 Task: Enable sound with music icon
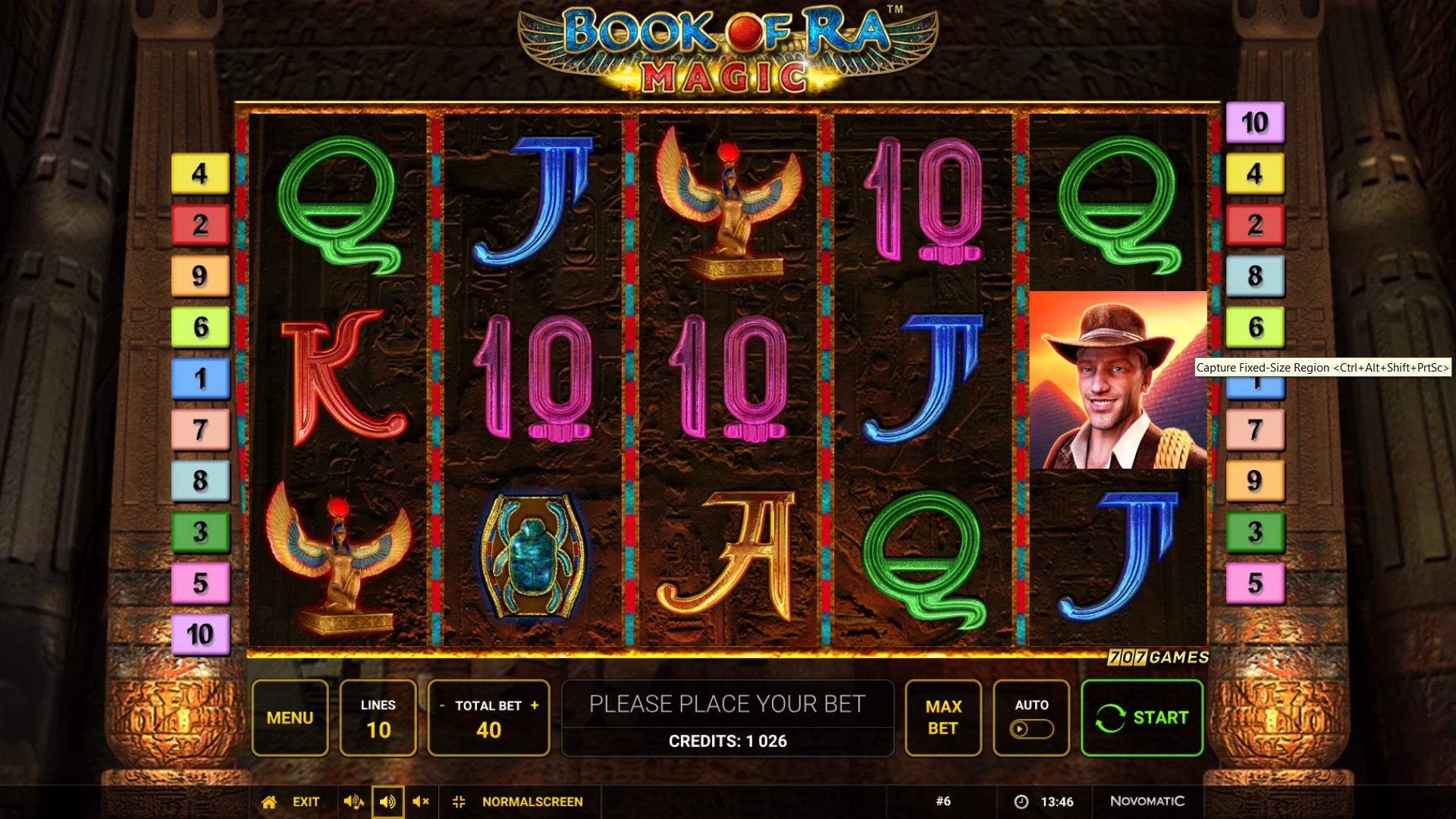353,802
